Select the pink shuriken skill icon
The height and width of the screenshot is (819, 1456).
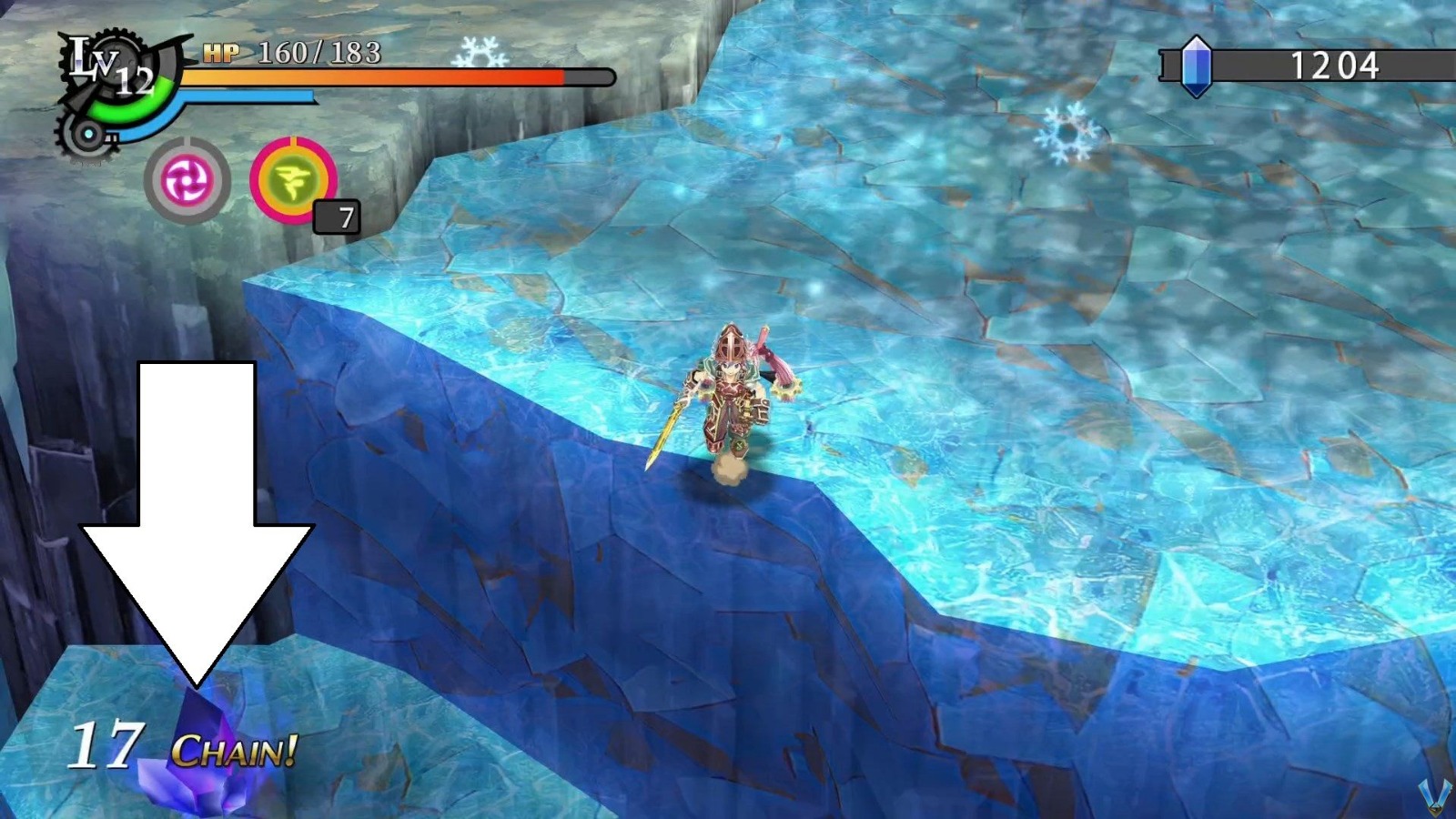[186, 179]
